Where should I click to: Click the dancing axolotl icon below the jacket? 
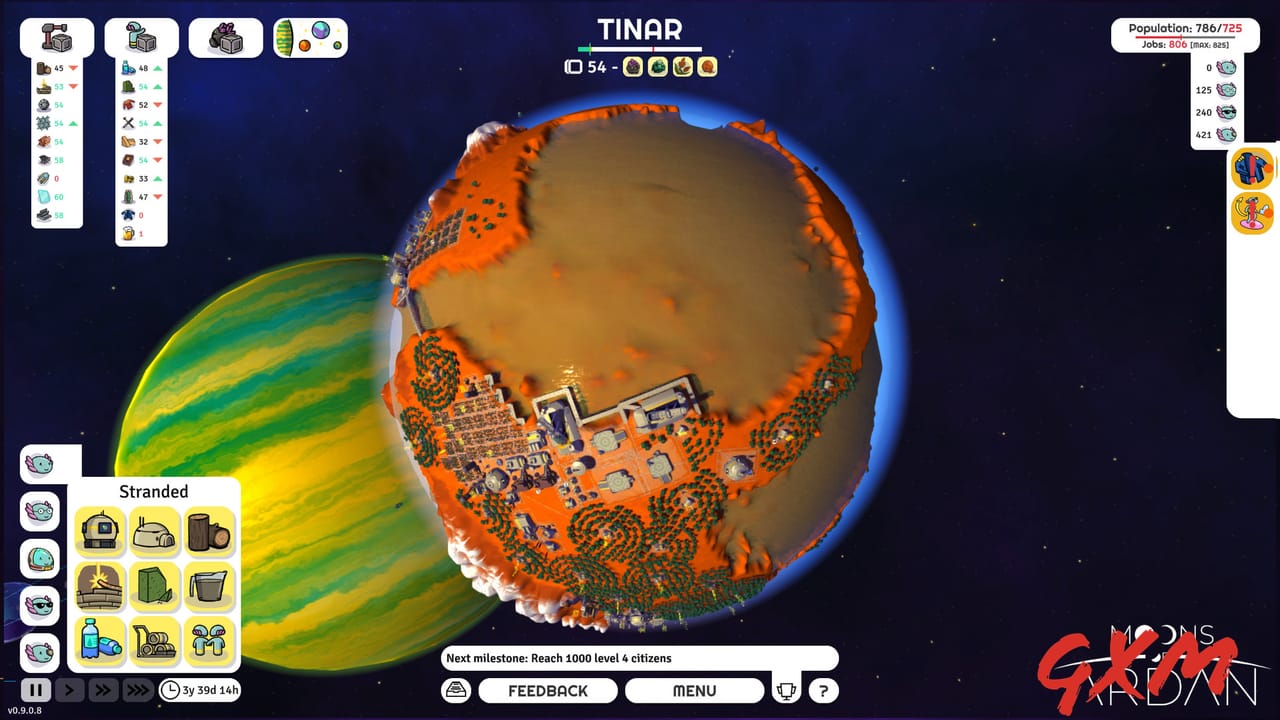click(x=1253, y=213)
